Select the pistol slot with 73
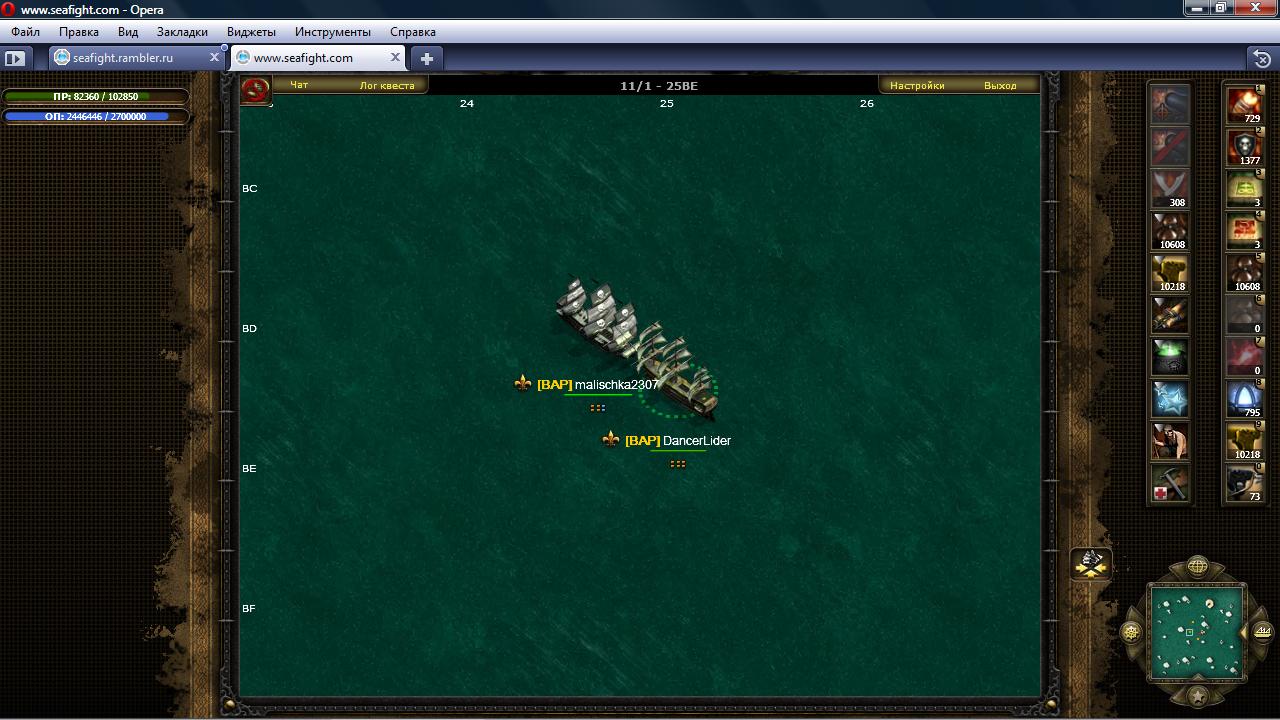 [x=1245, y=482]
